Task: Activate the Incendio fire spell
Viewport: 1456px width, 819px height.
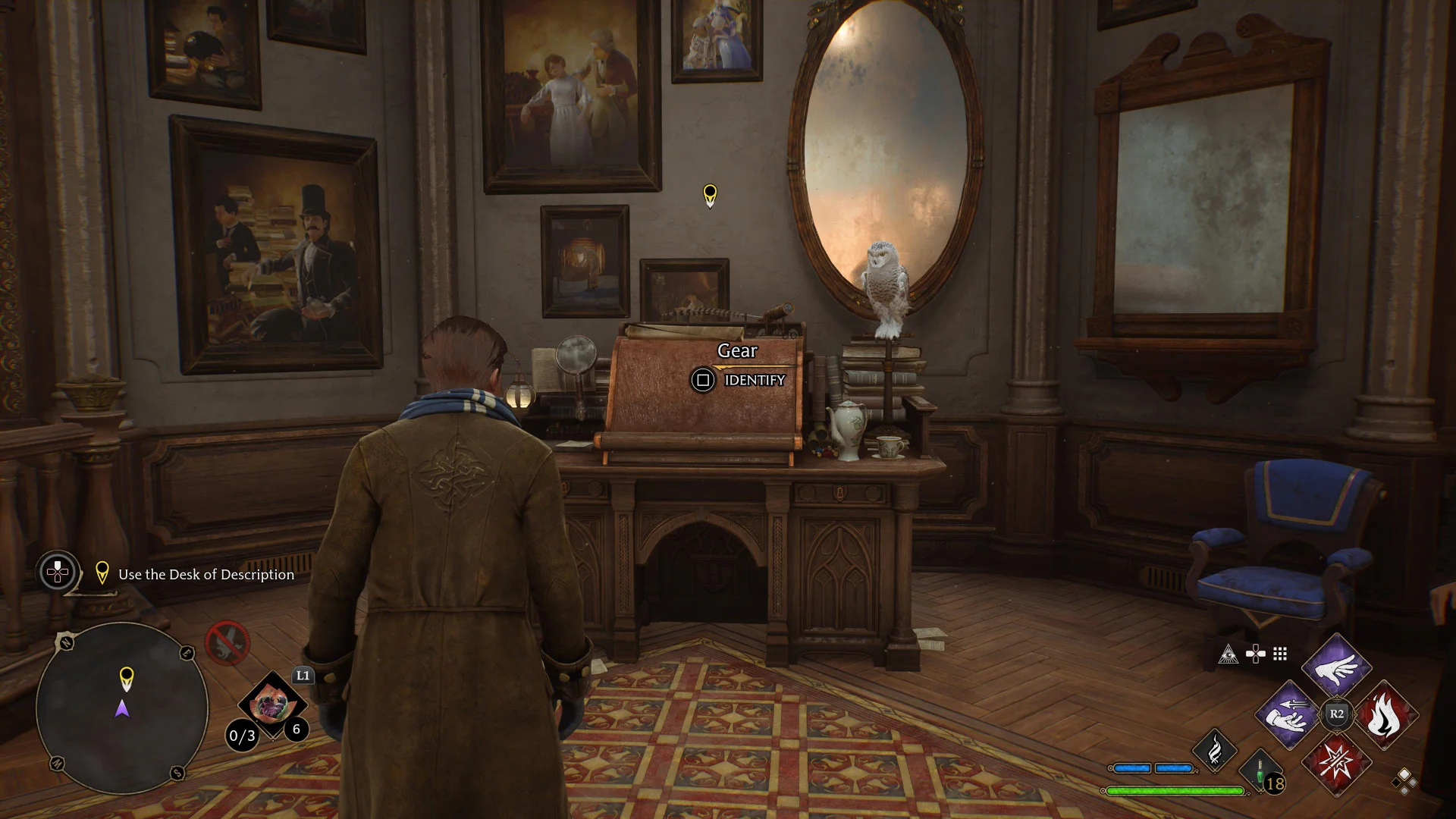Action: coord(1385,715)
